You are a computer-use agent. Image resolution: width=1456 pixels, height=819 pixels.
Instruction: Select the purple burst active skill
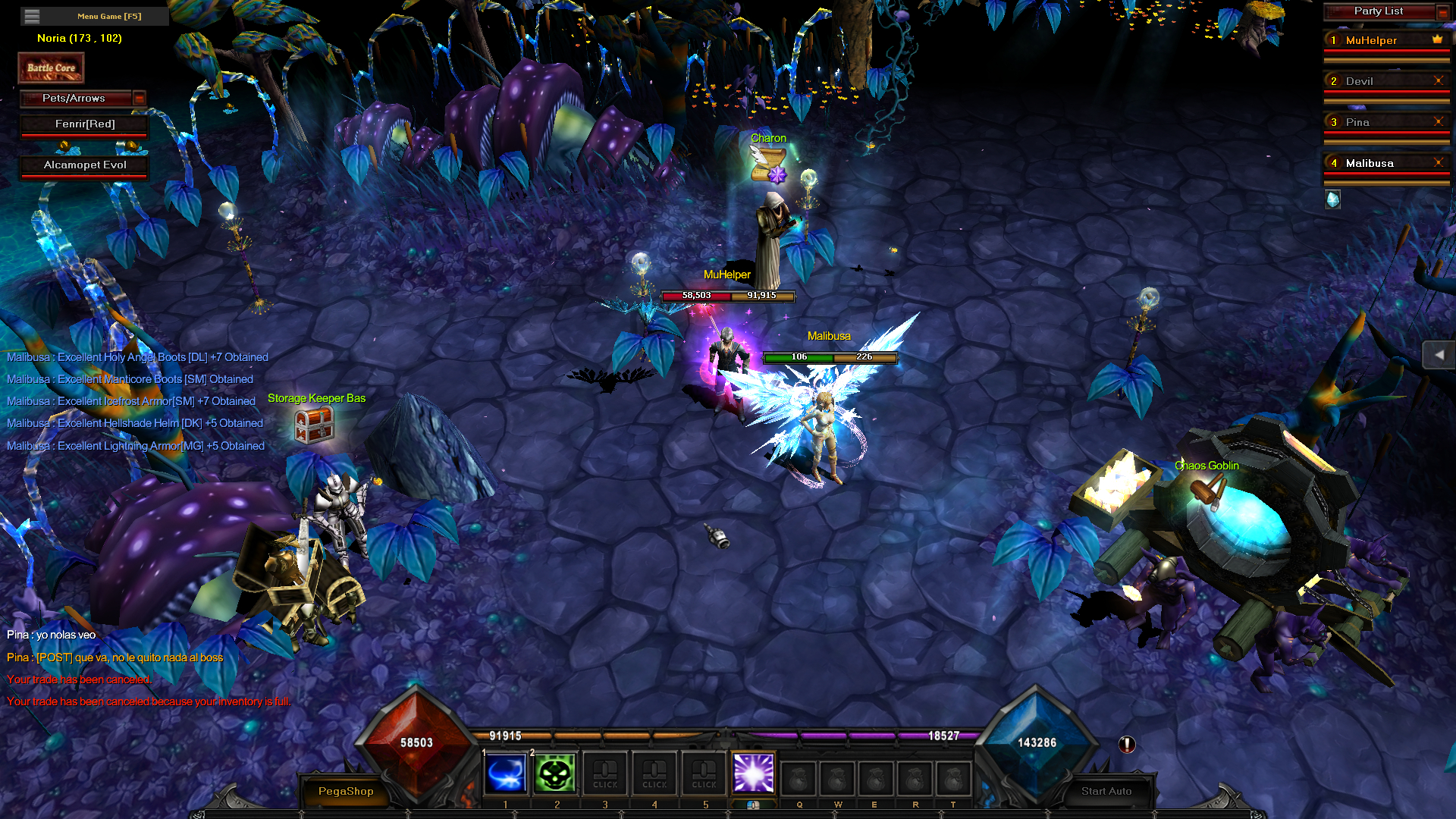(x=753, y=774)
